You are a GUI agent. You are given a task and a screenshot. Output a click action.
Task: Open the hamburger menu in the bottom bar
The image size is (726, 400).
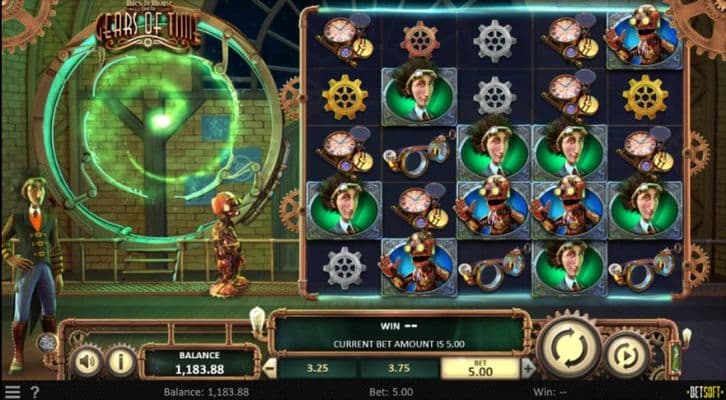[x=12, y=391]
